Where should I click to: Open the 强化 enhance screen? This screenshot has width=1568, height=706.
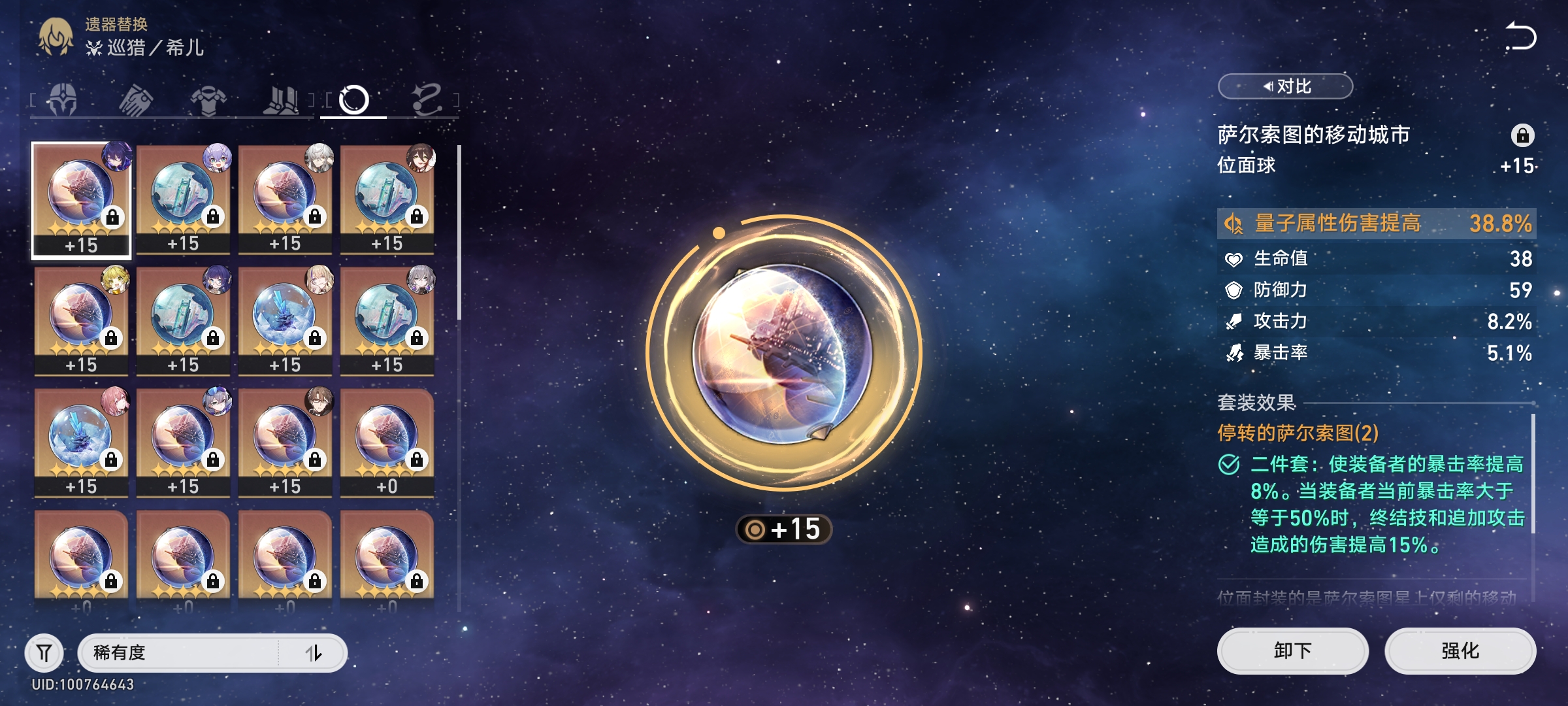1460,650
